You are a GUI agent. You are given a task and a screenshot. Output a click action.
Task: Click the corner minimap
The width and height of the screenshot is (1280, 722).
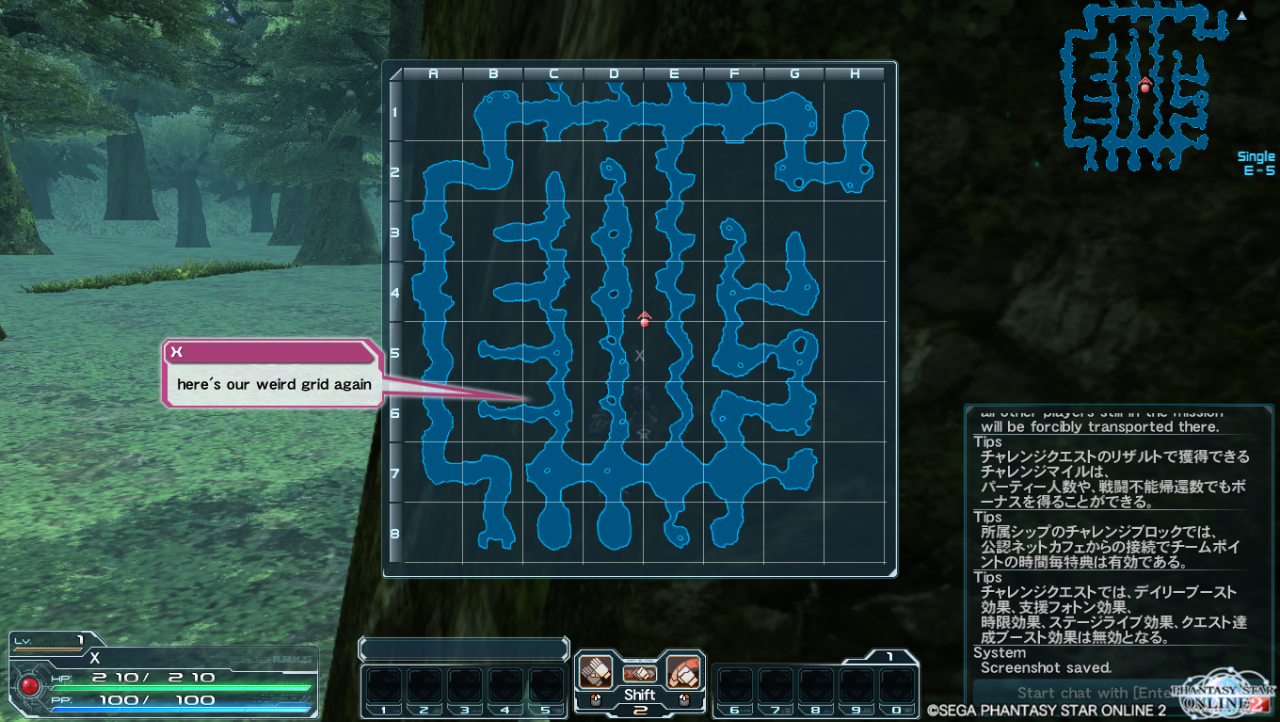coord(1146,87)
